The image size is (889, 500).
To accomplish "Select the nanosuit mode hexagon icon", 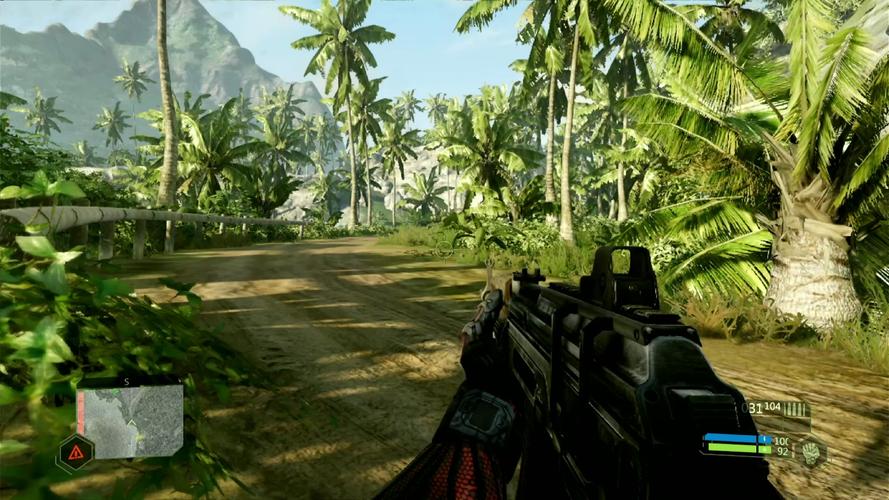I will click(809, 452).
